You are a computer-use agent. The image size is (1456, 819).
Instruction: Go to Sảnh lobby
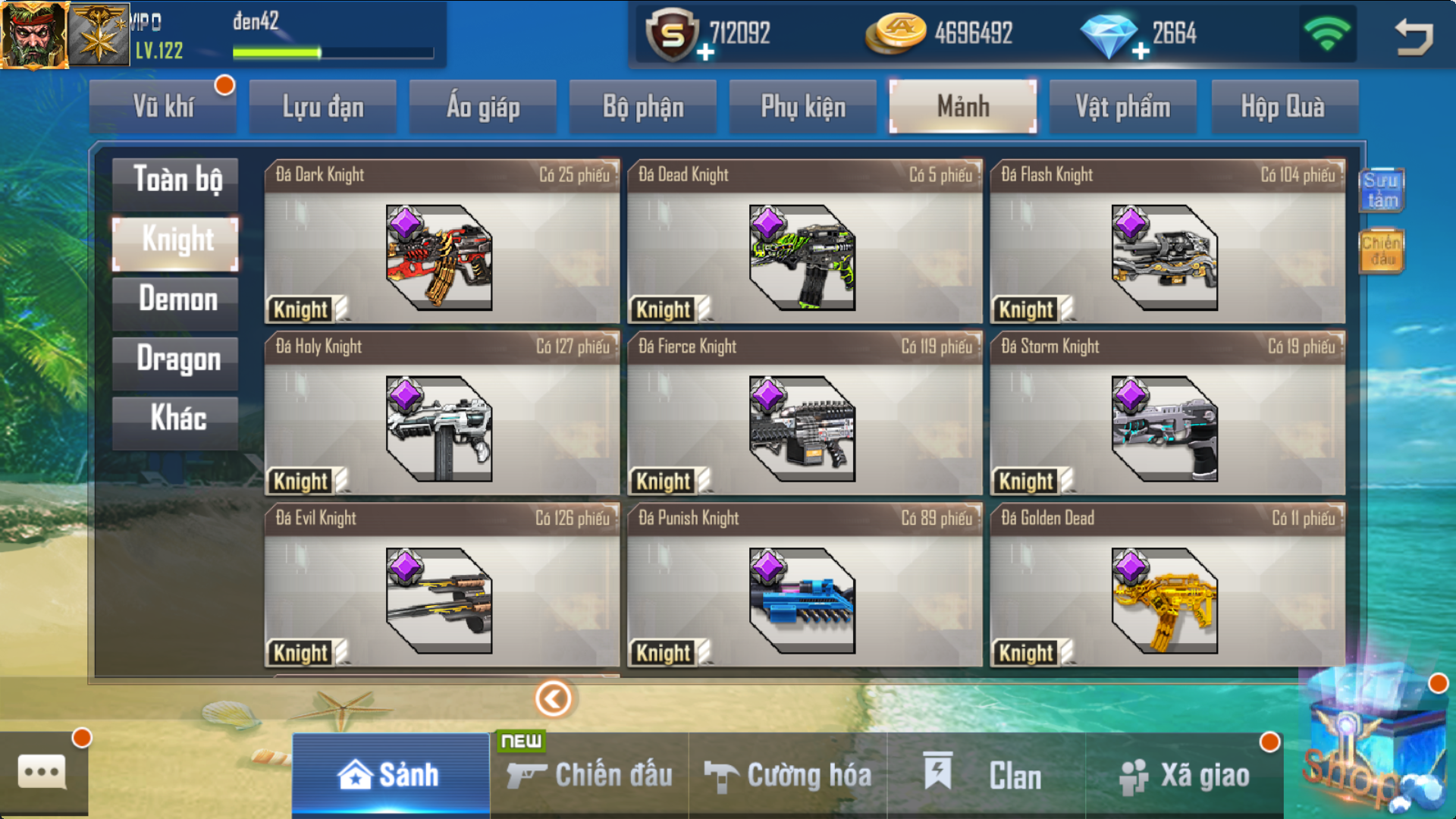pyautogui.click(x=390, y=775)
